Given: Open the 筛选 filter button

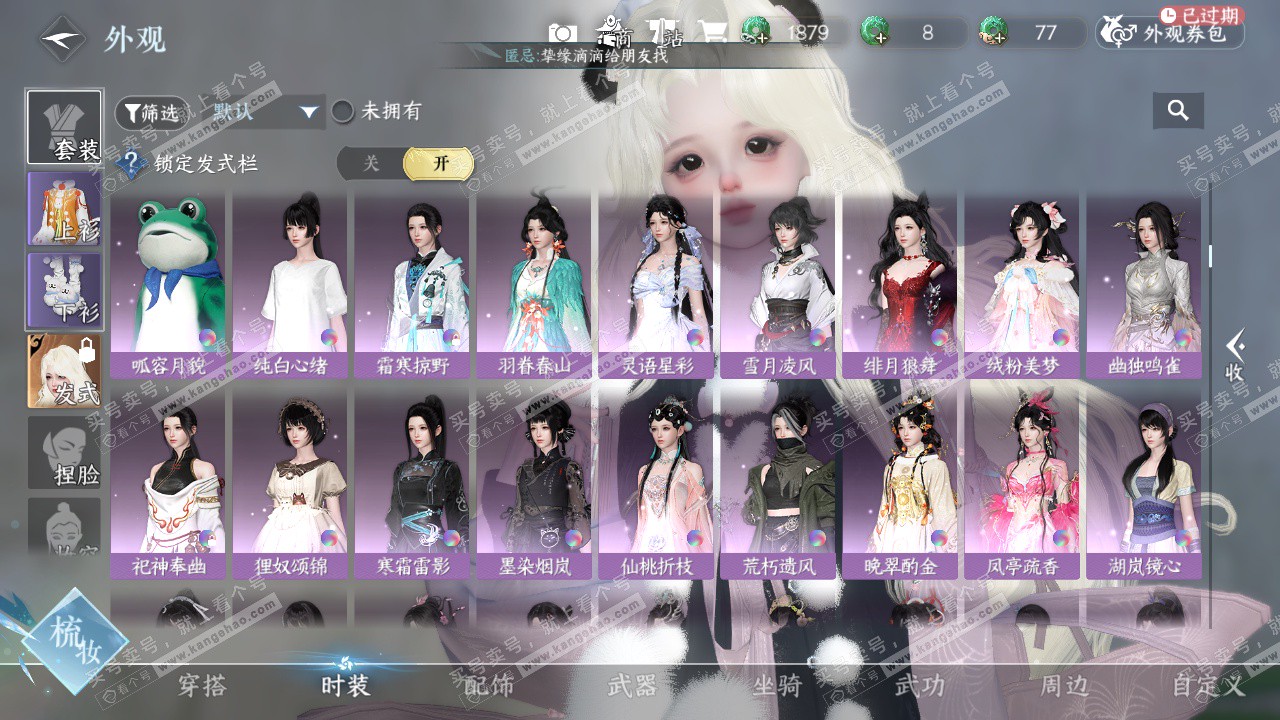Looking at the screenshot, I should pos(151,113).
